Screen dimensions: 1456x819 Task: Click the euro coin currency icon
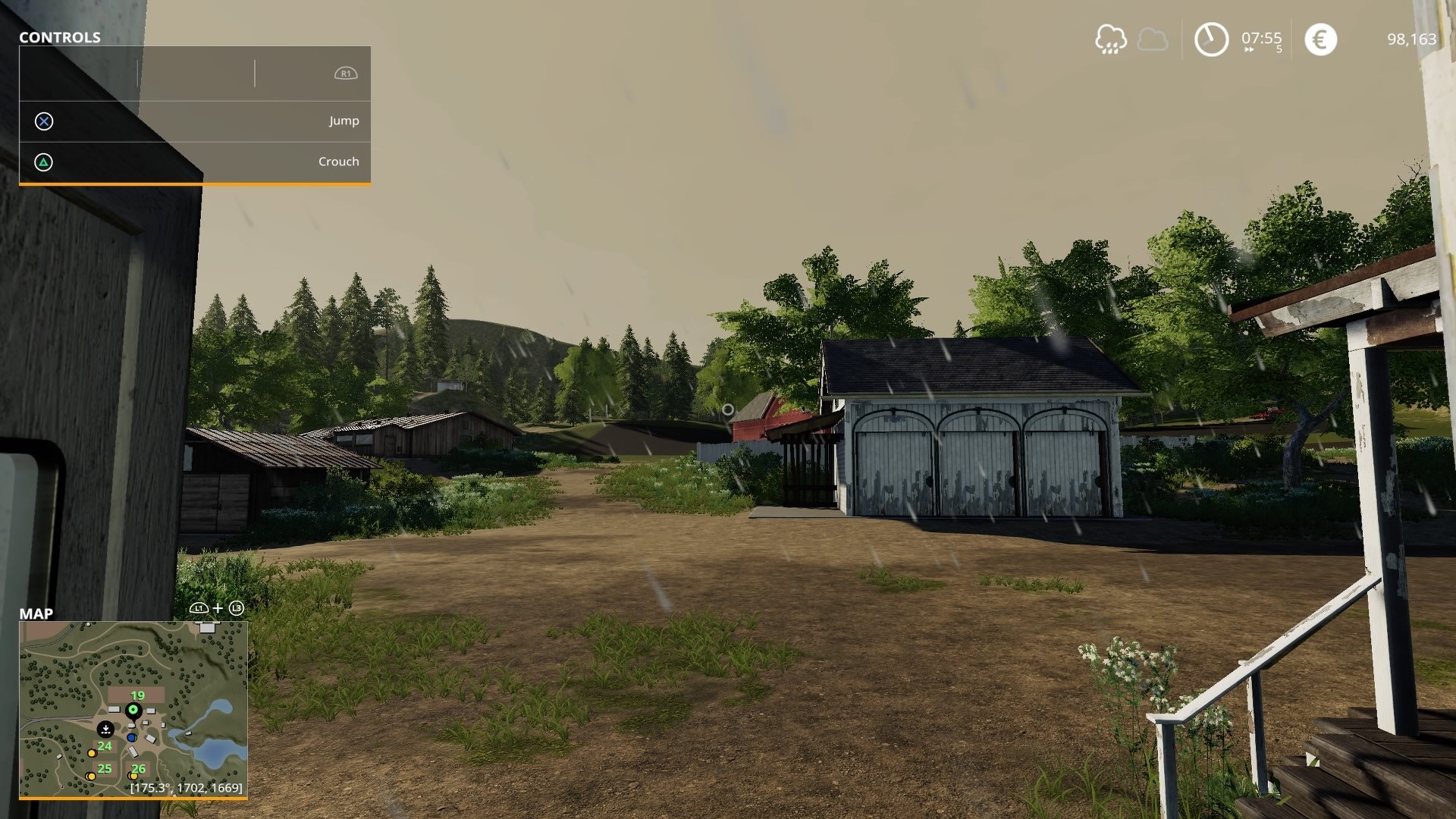[1322, 39]
